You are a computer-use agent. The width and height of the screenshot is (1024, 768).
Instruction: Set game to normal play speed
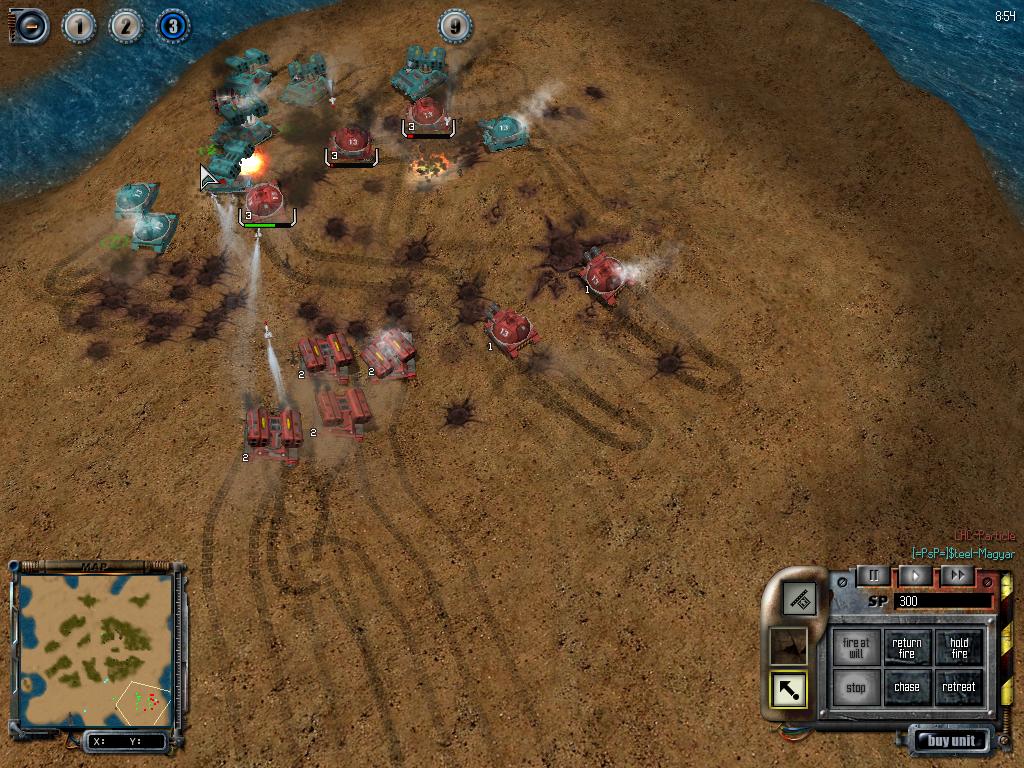914,576
